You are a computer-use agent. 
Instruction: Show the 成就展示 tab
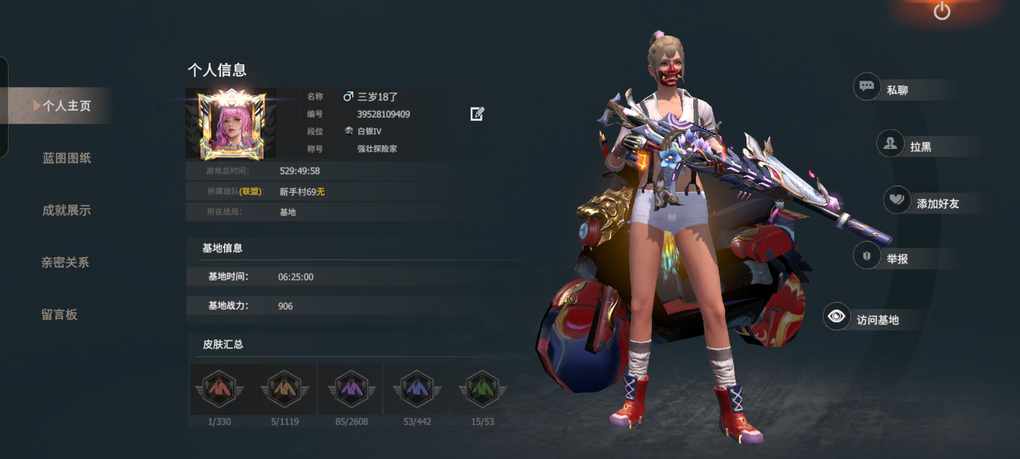coord(66,210)
